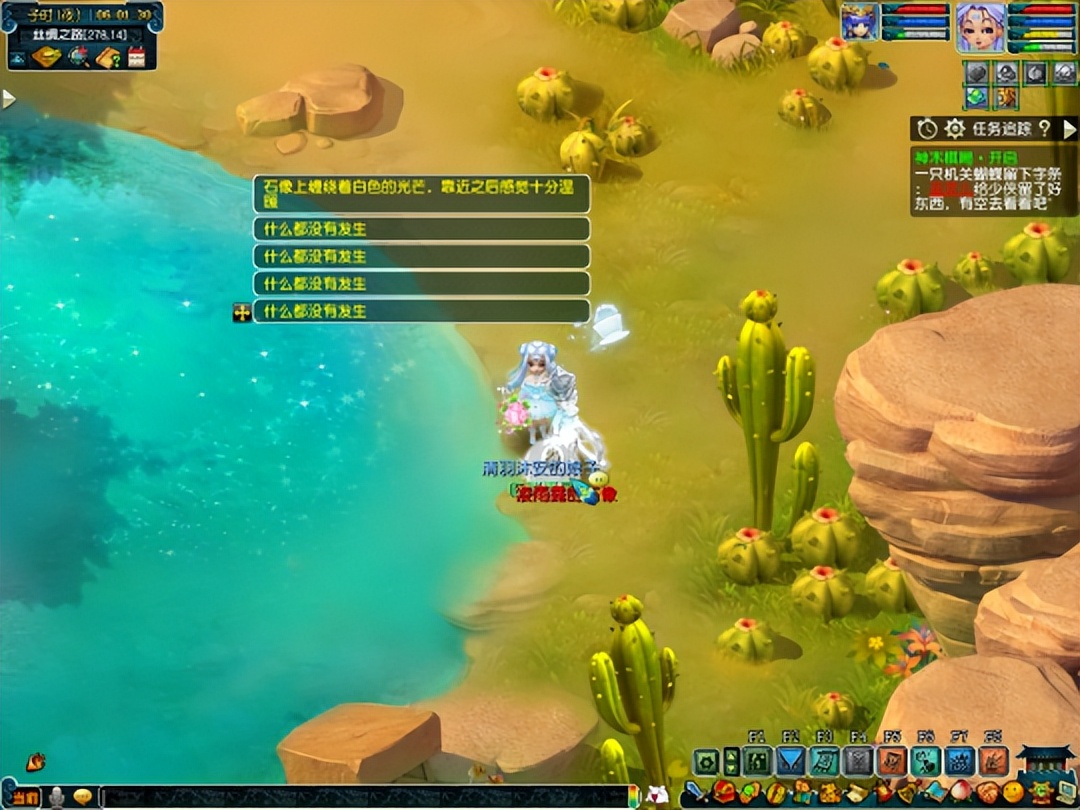
Task: Open the quest tracker gear settings
Action: (x=955, y=128)
